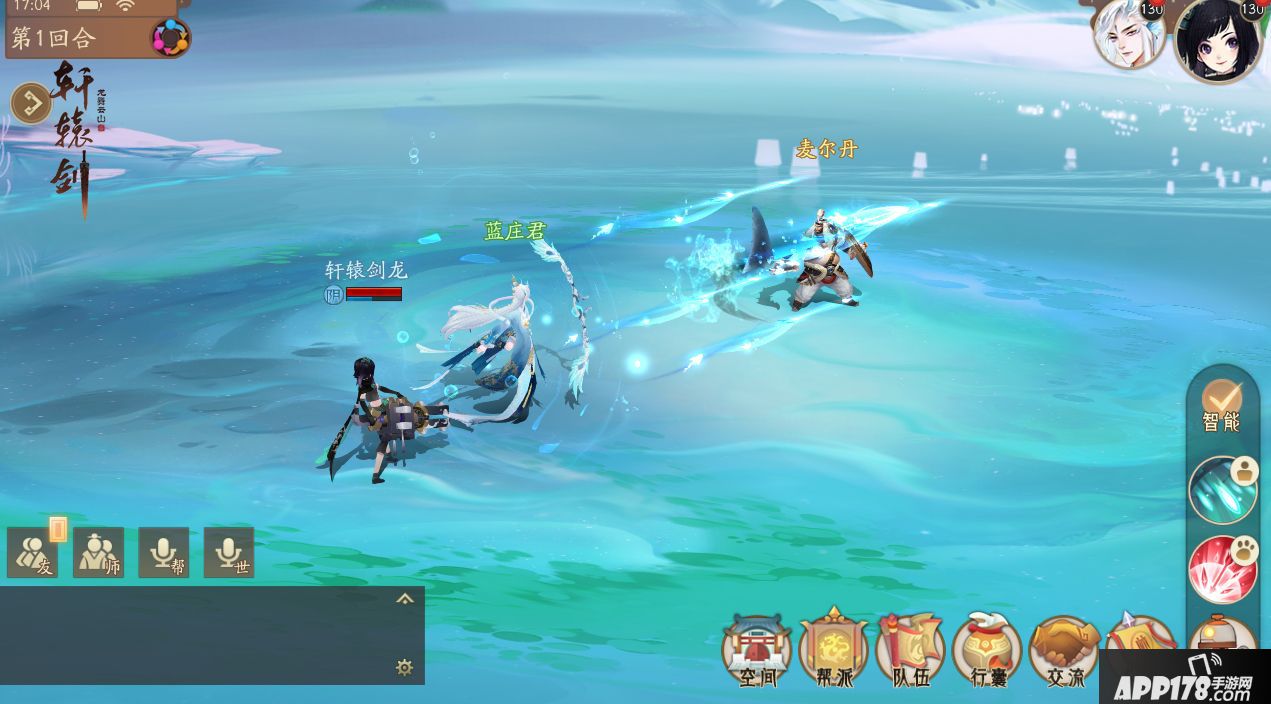Open the 交流 (Social) handshake menu
Screen dimensions: 1271x704
pyautogui.click(x=1064, y=650)
